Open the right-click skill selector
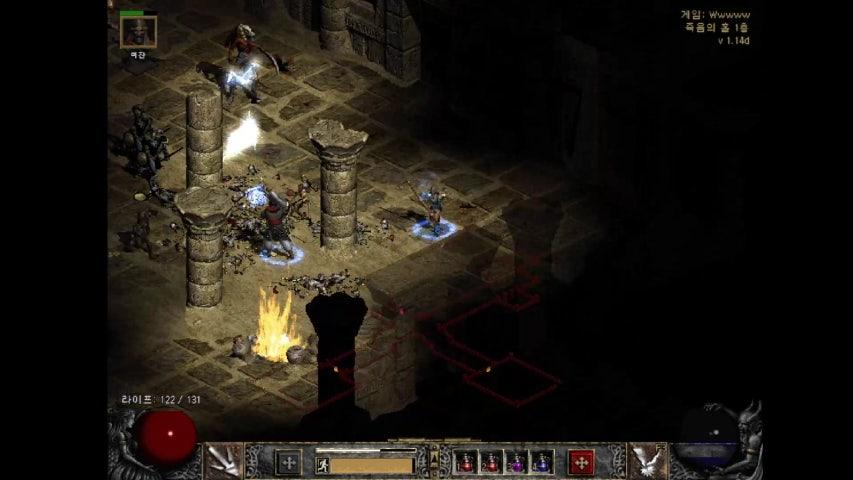Viewport: 853px width, 480px height. click(x=645, y=461)
